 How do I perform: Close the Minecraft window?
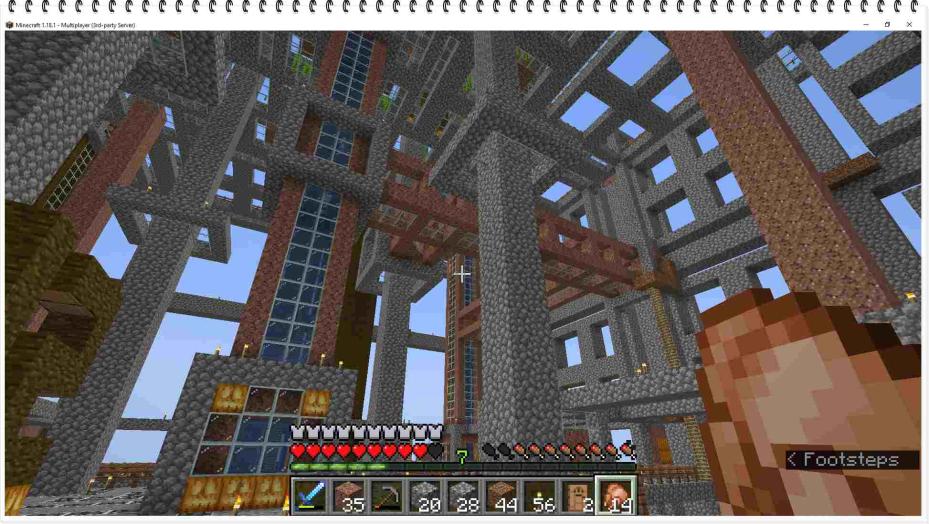click(909, 24)
